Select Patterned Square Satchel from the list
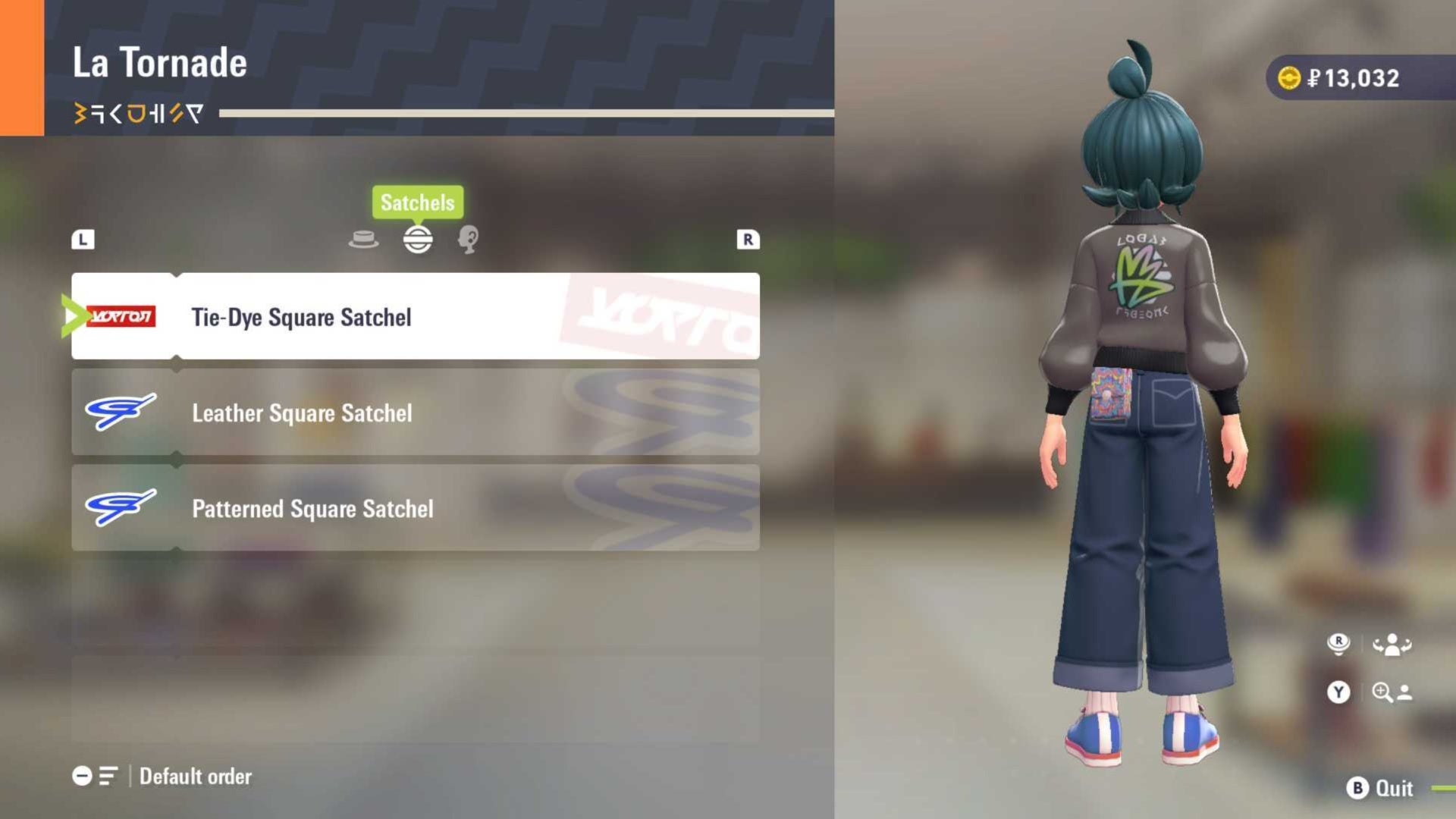 [x=415, y=509]
